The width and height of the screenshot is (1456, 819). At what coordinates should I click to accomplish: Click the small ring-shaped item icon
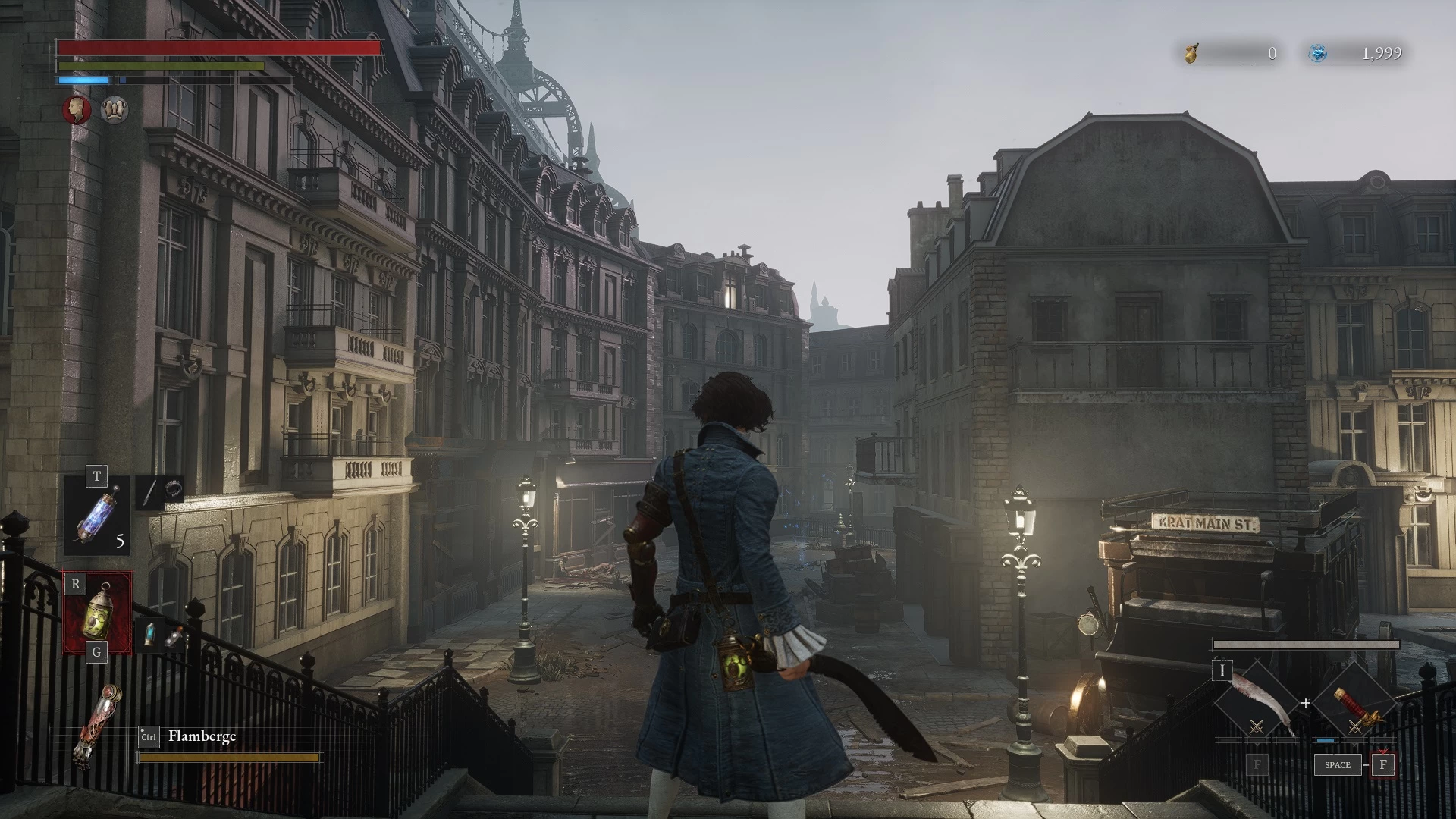pyautogui.click(x=174, y=489)
